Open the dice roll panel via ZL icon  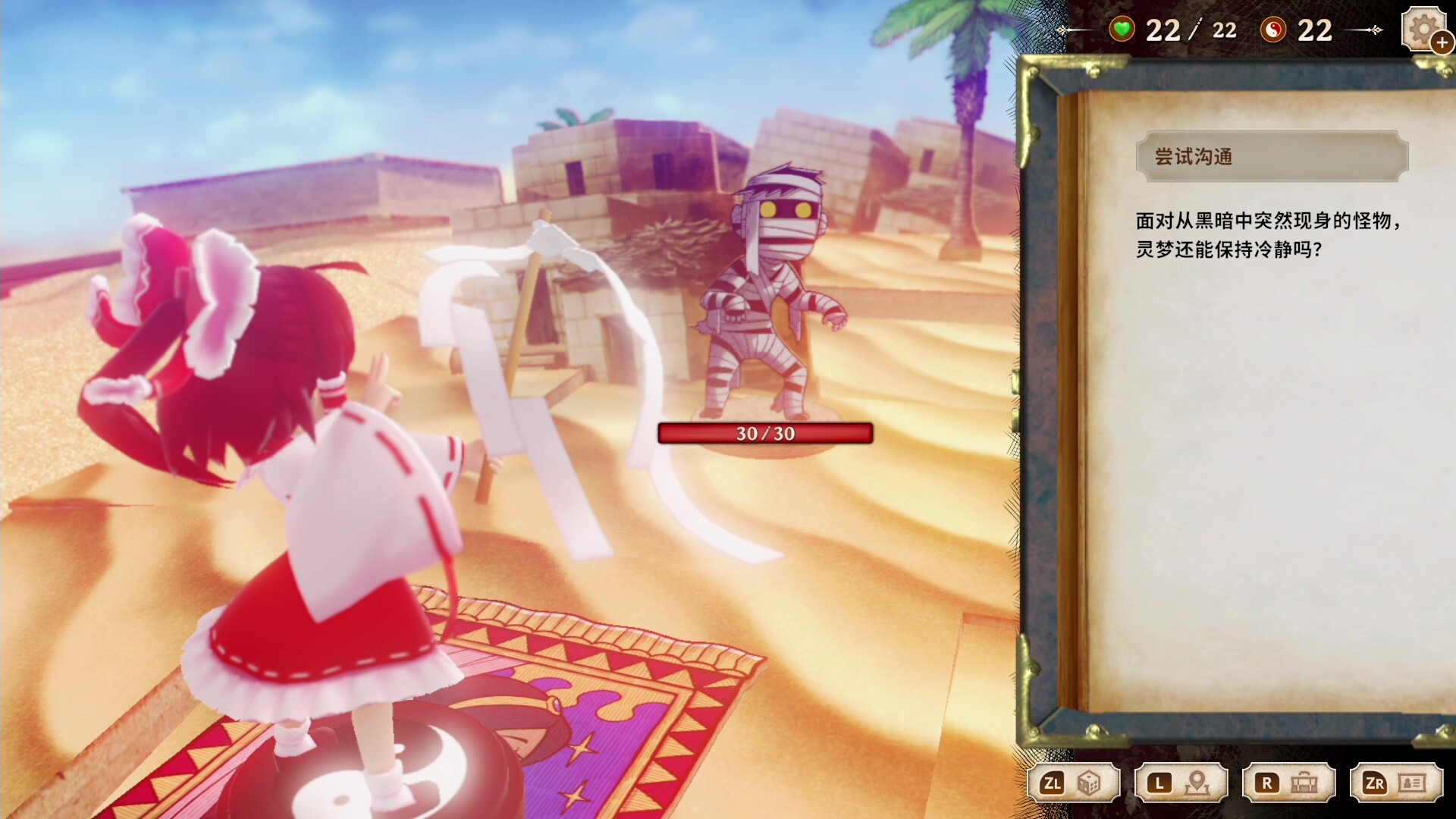coord(1090,783)
